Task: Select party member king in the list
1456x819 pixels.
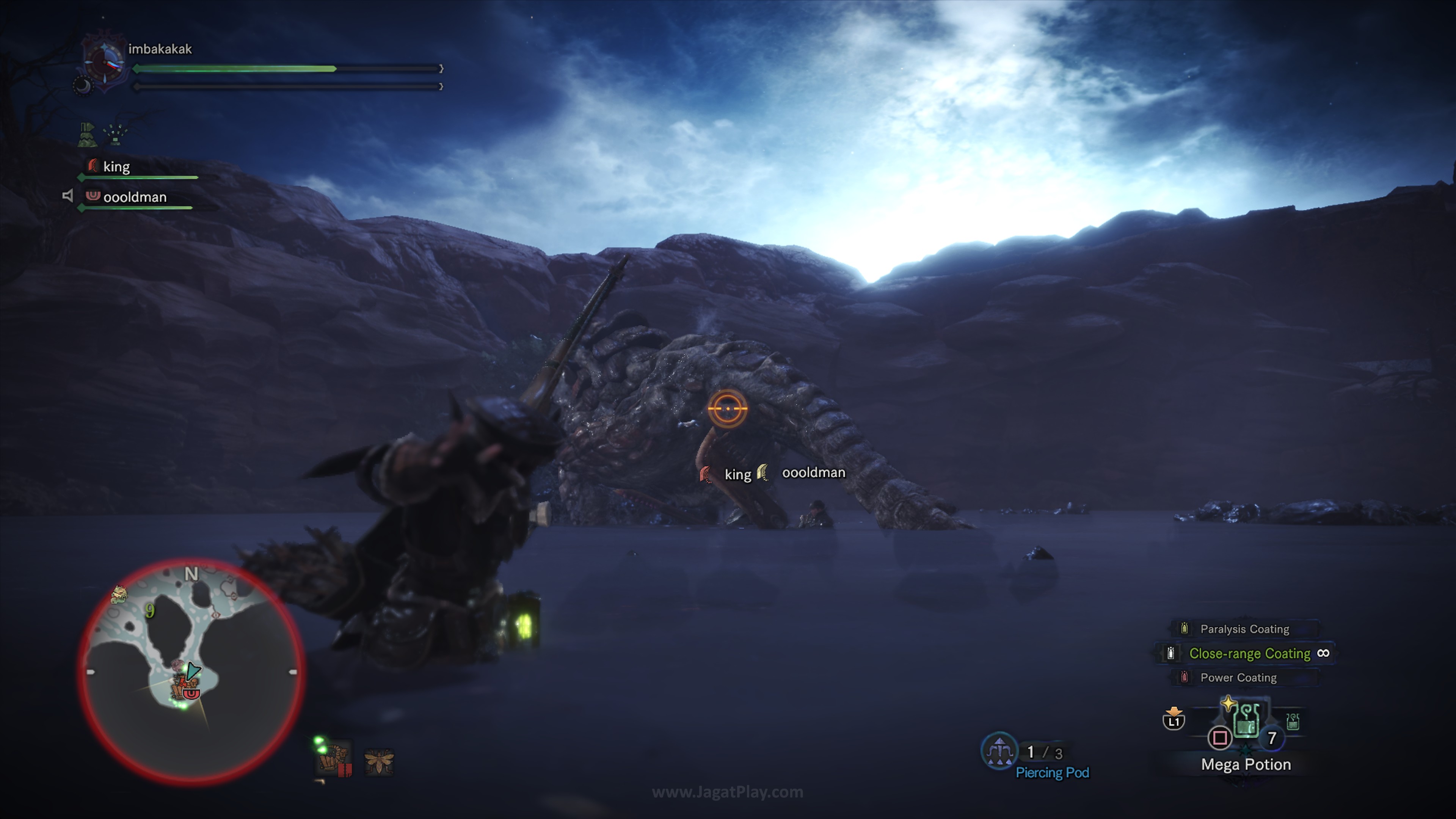Action: coord(116,167)
